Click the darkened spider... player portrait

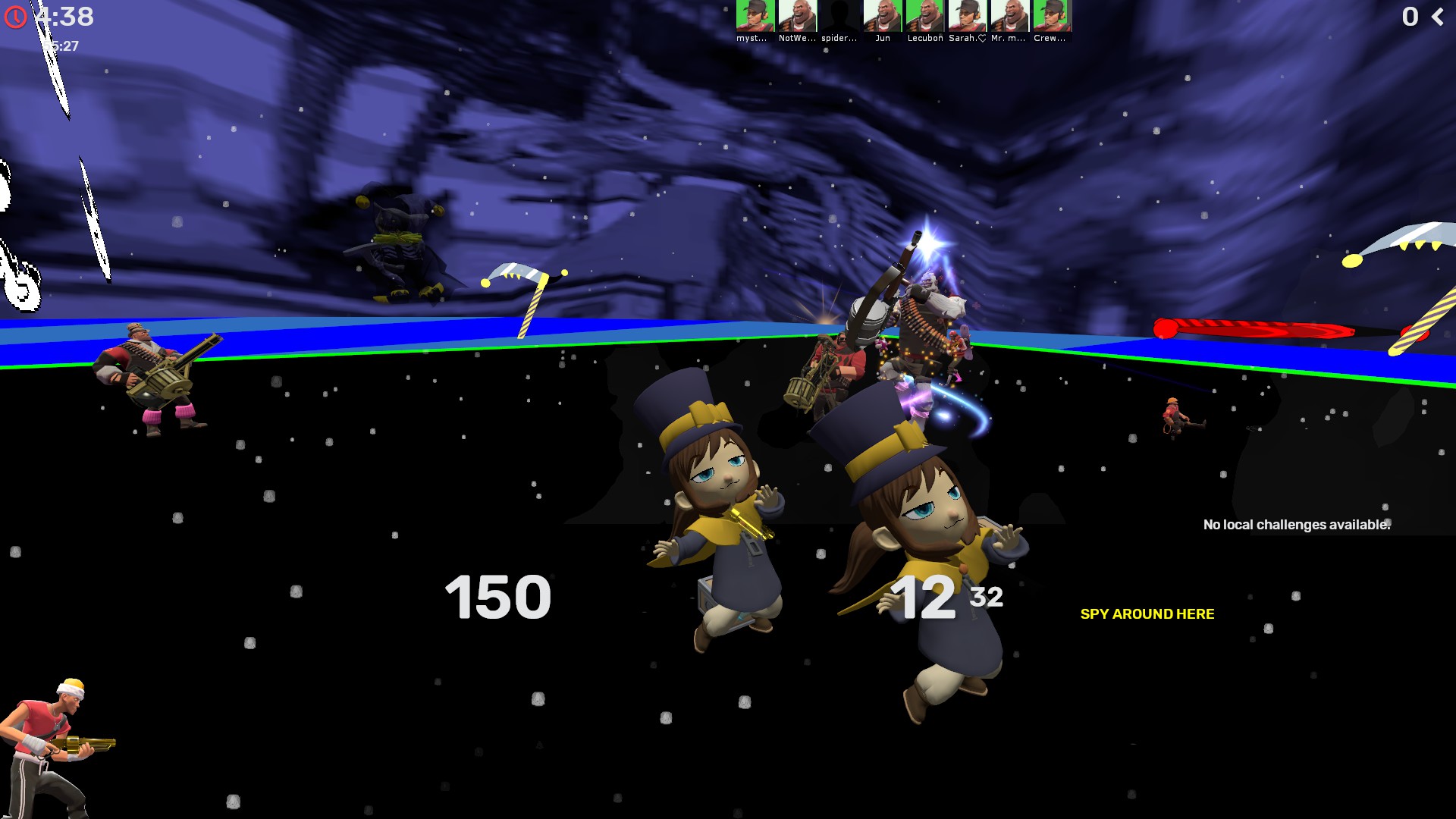tap(840, 16)
